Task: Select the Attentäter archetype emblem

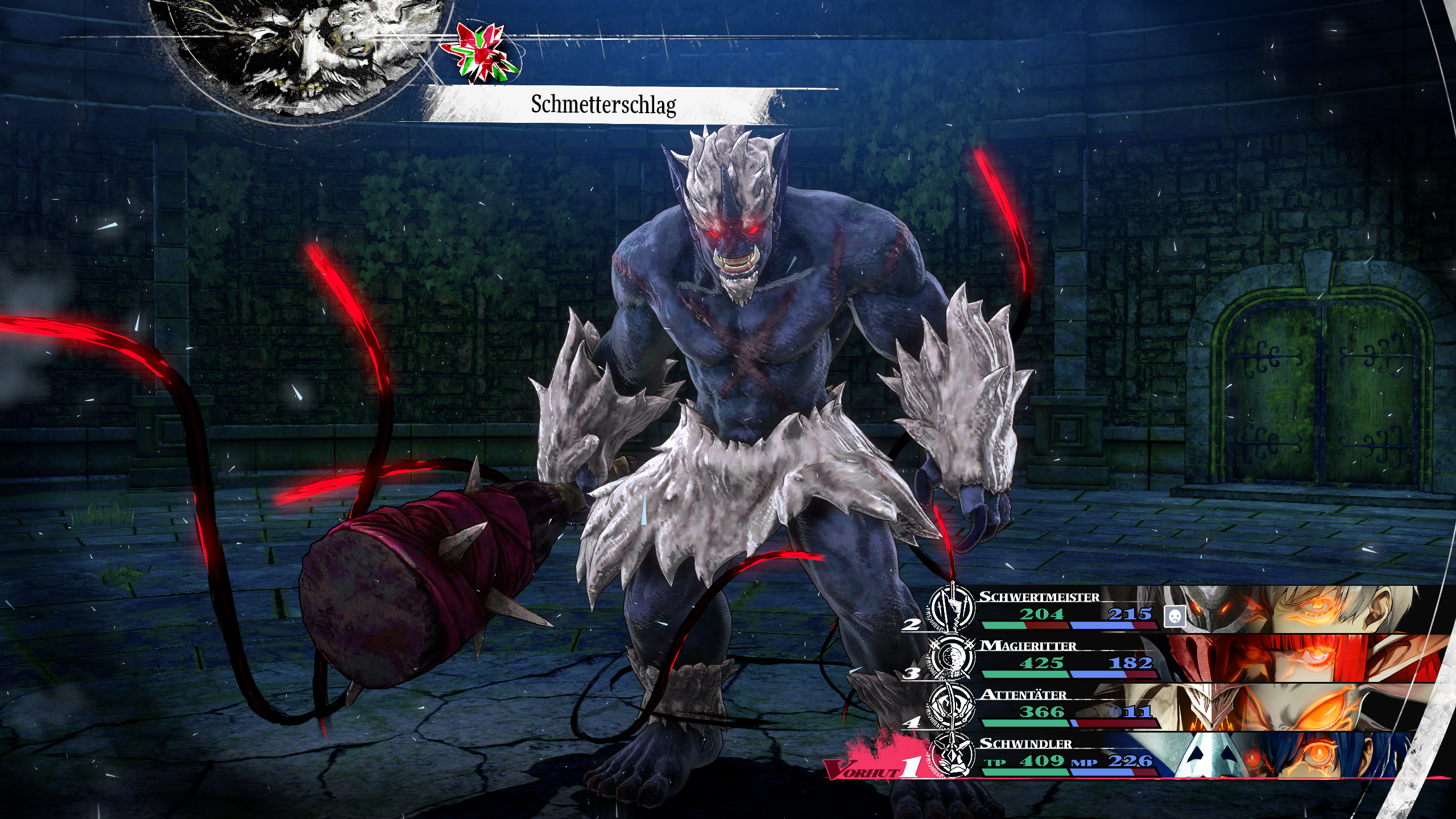Action: (952, 707)
